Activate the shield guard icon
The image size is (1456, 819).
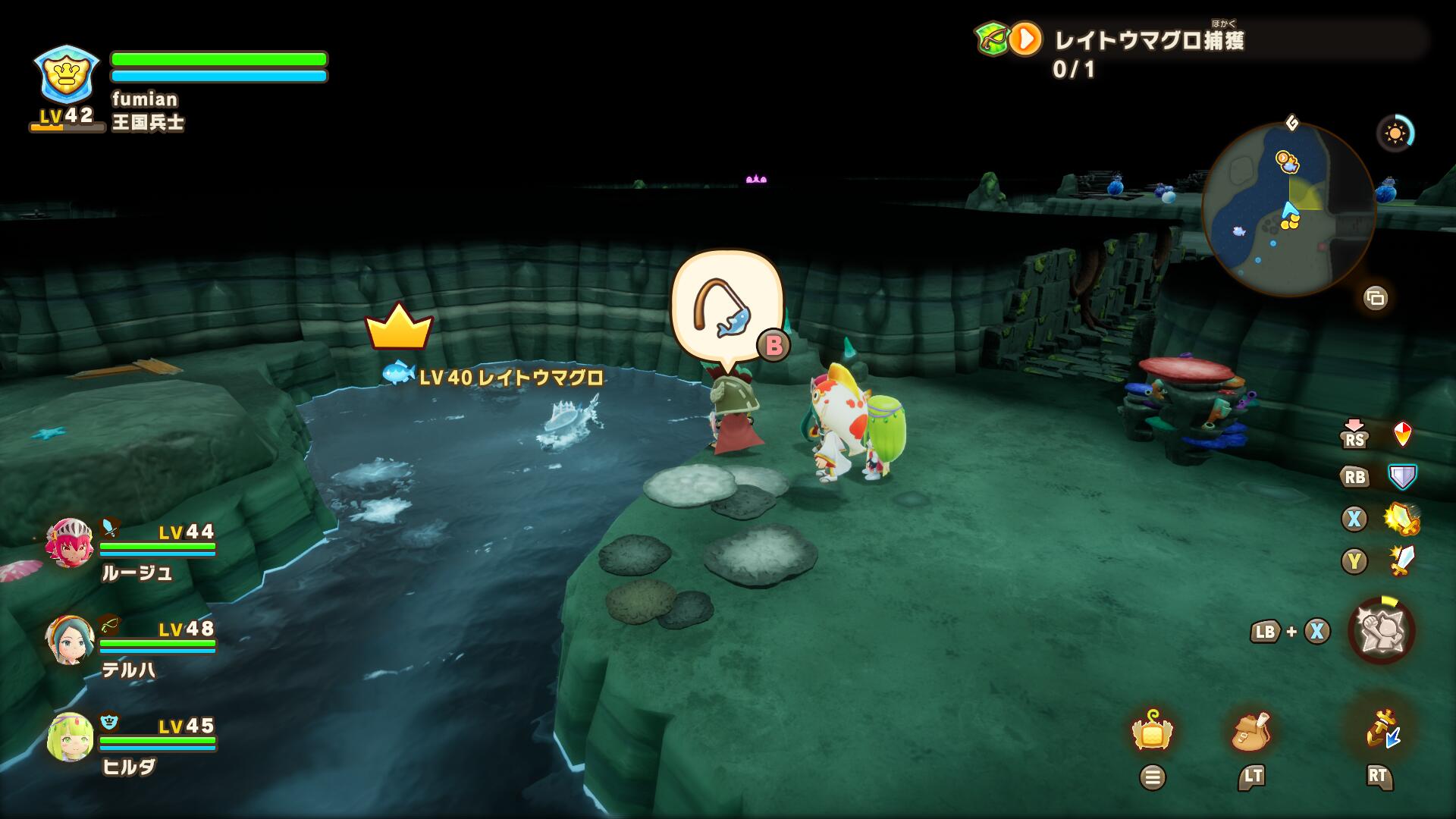pyautogui.click(x=1402, y=477)
